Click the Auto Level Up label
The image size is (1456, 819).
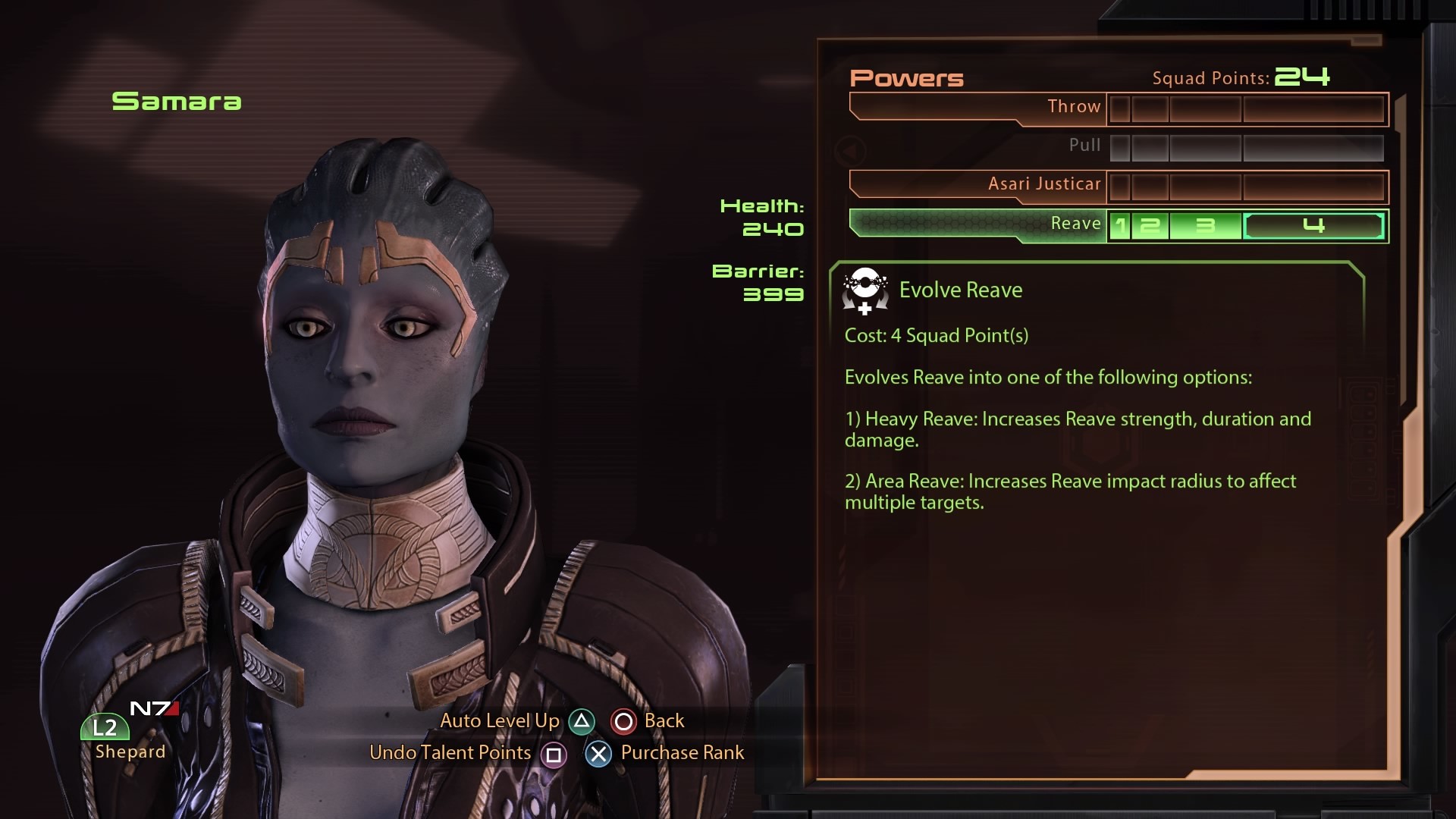500,721
